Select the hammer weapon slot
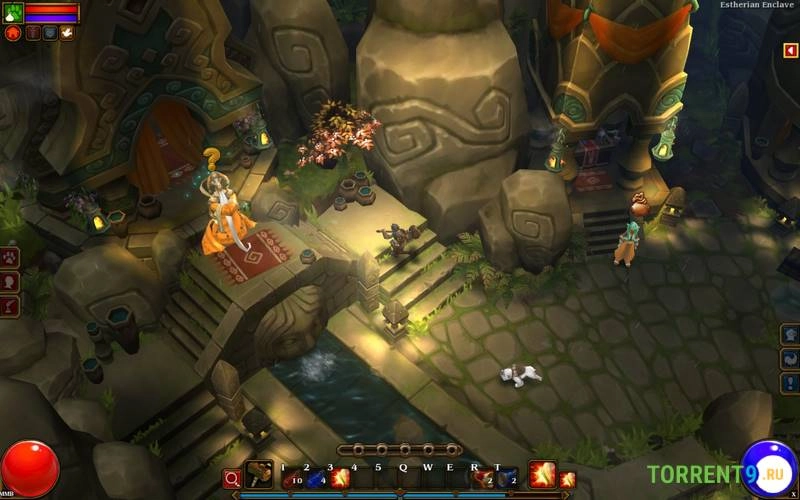Image resolution: width=800 pixels, height=500 pixels. (258, 476)
